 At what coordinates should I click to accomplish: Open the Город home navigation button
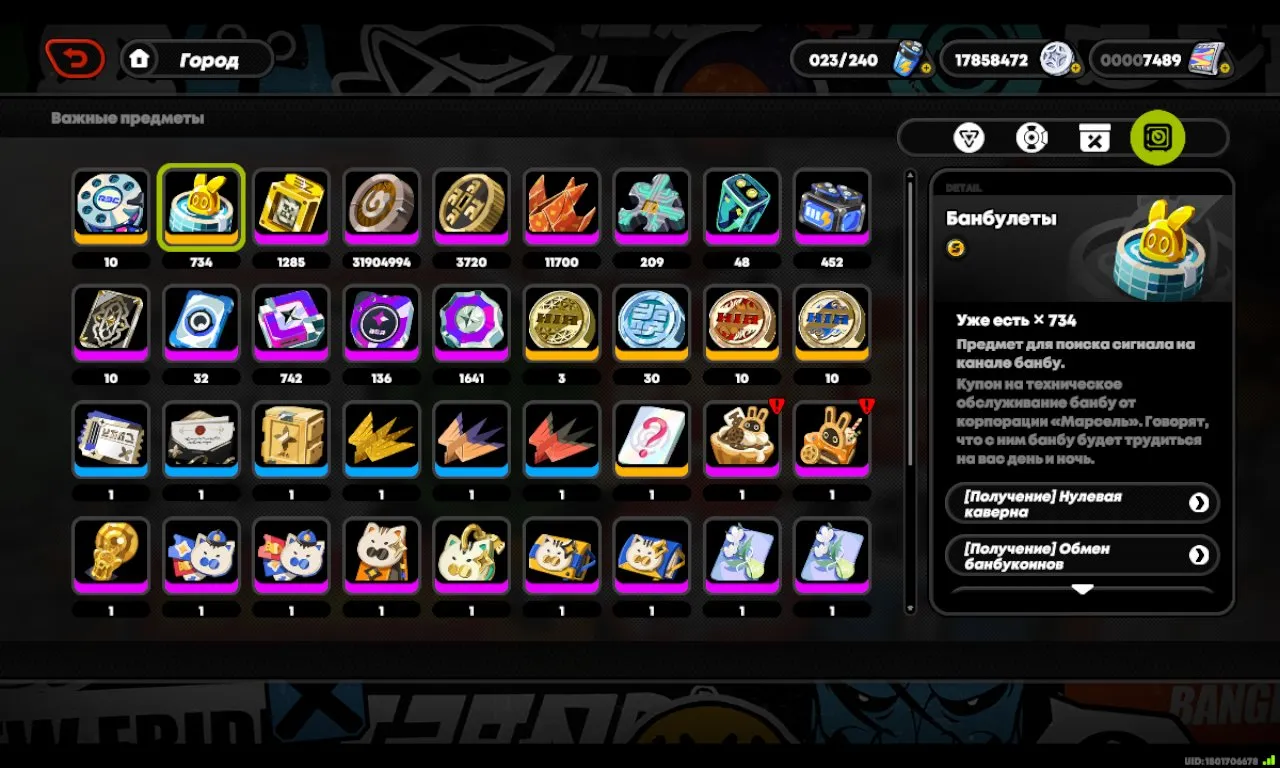[x=197, y=59]
